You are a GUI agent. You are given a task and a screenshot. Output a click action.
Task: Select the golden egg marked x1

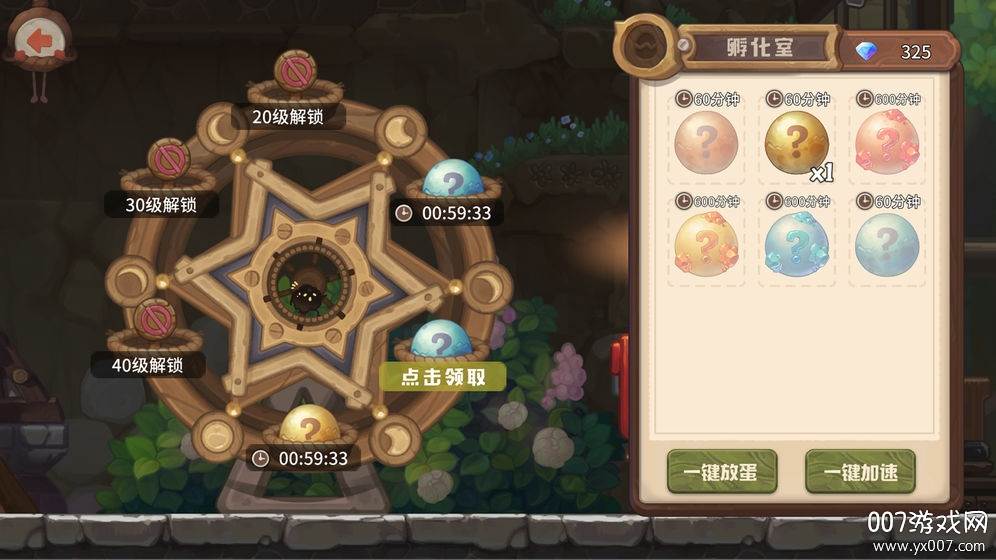tap(797, 145)
